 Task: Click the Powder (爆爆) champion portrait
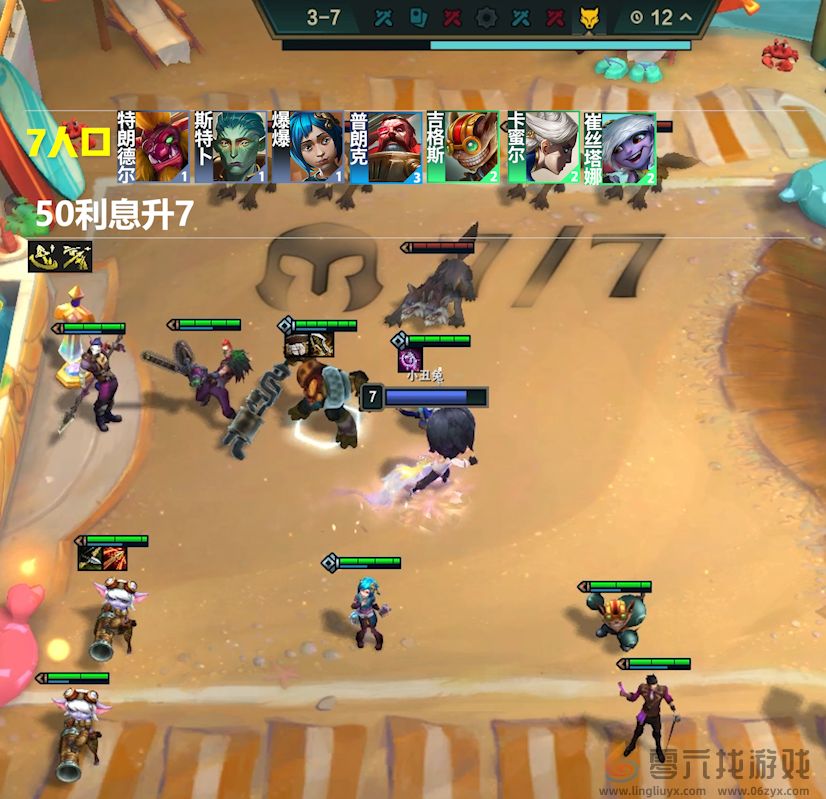[x=308, y=147]
